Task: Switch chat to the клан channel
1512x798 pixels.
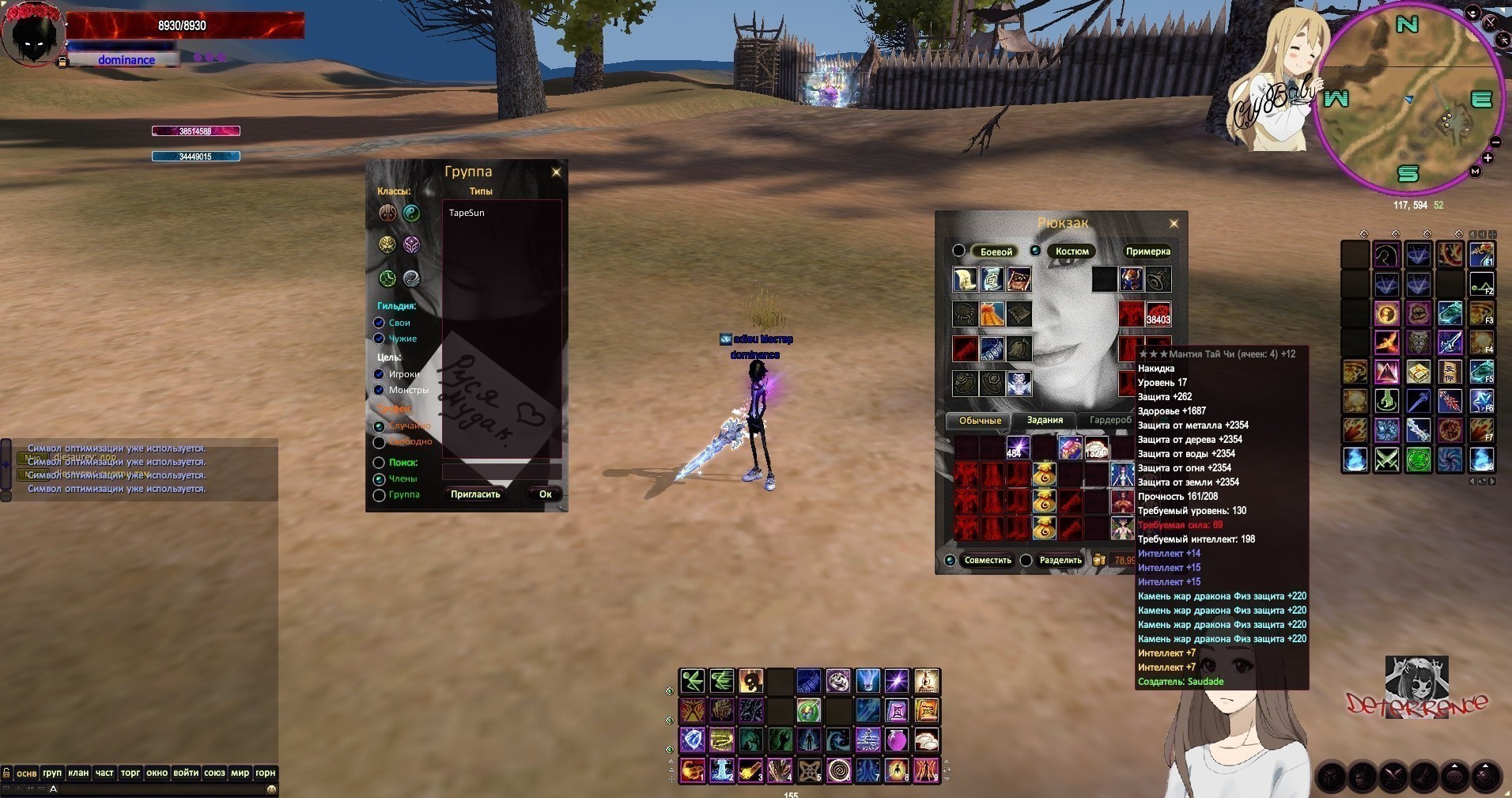Action: [x=78, y=773]
